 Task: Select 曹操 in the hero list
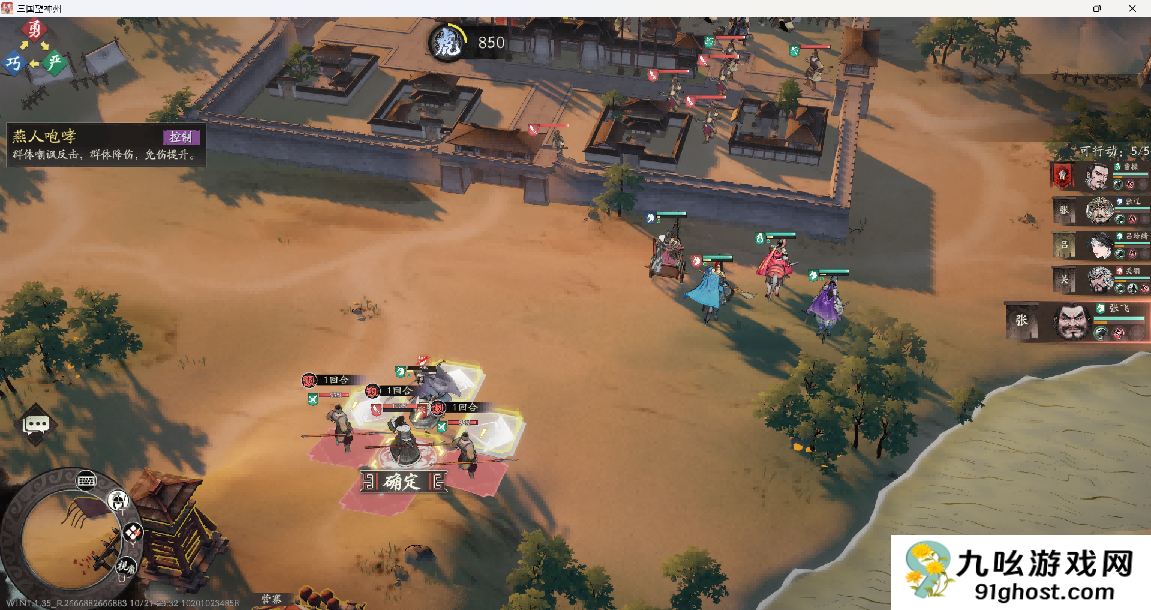click(1098, 177)
